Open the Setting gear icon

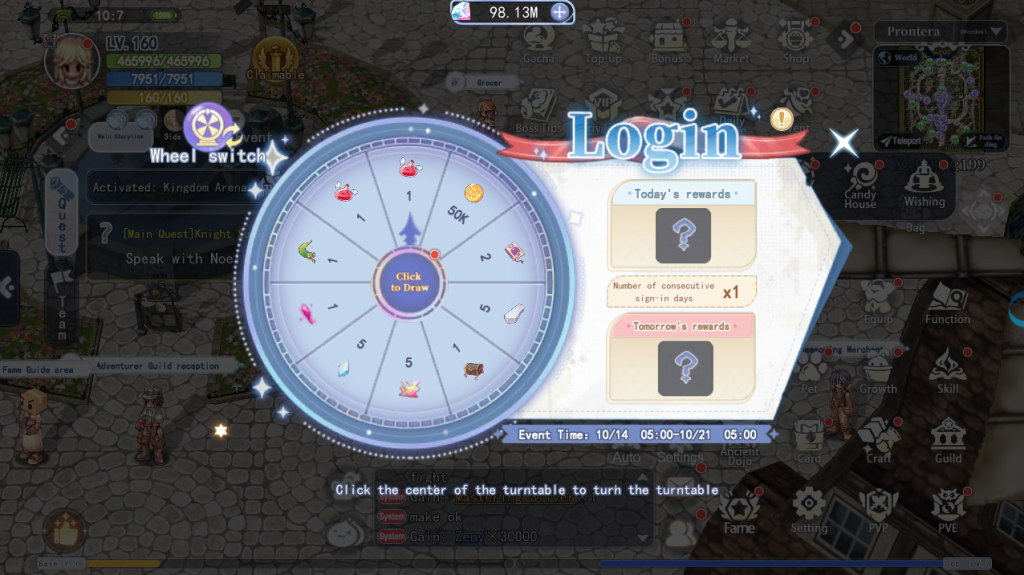pos(809,508)
